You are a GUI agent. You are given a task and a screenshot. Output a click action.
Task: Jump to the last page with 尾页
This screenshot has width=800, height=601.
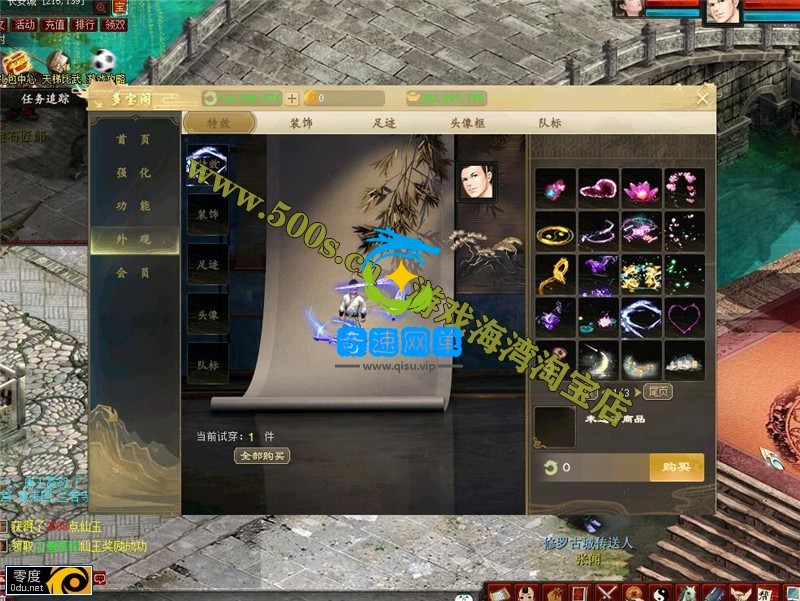[657, 392]
